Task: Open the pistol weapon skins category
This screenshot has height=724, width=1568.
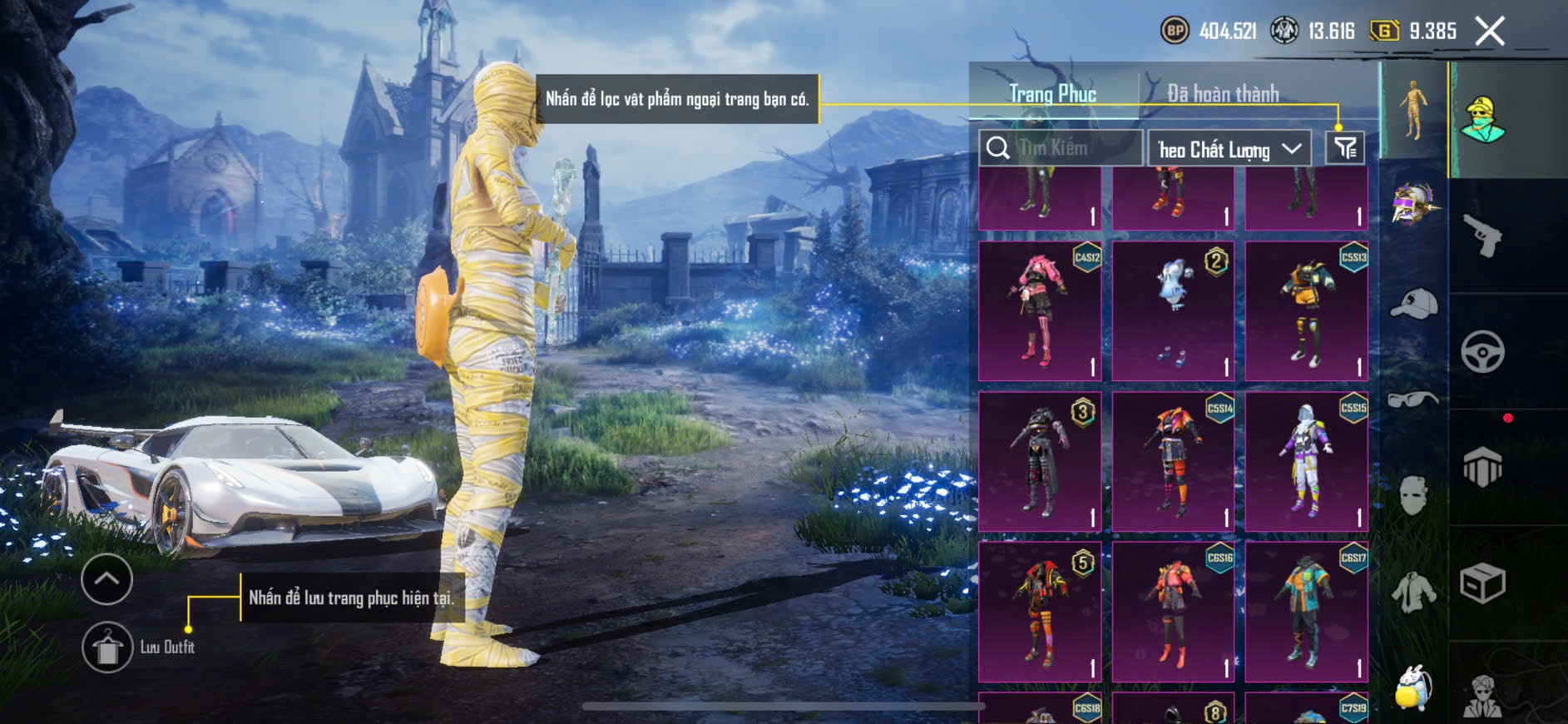Action: [1482, 236]
